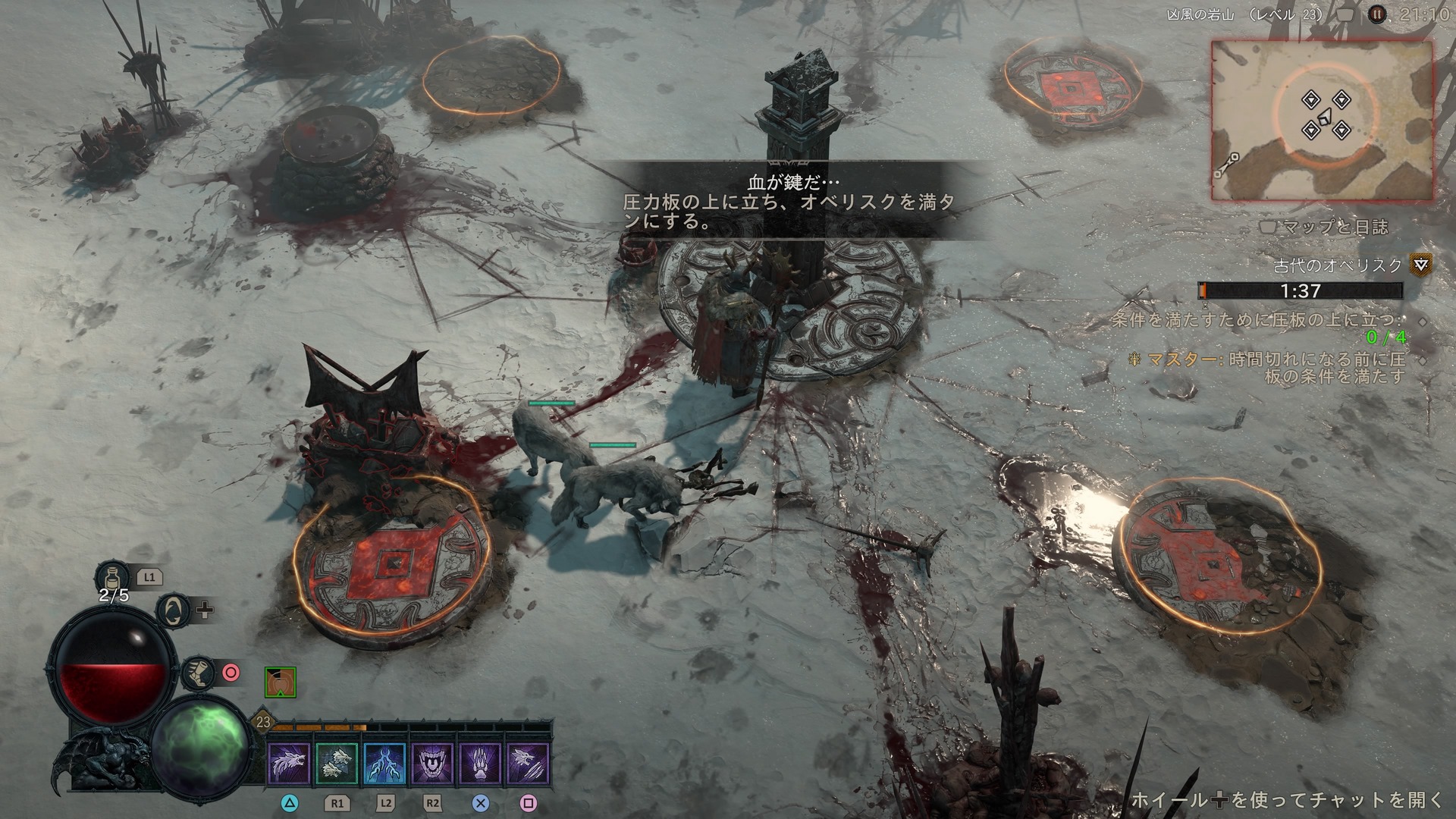
Task: Click the orange event badge icon
Action: pos(1421,265)
